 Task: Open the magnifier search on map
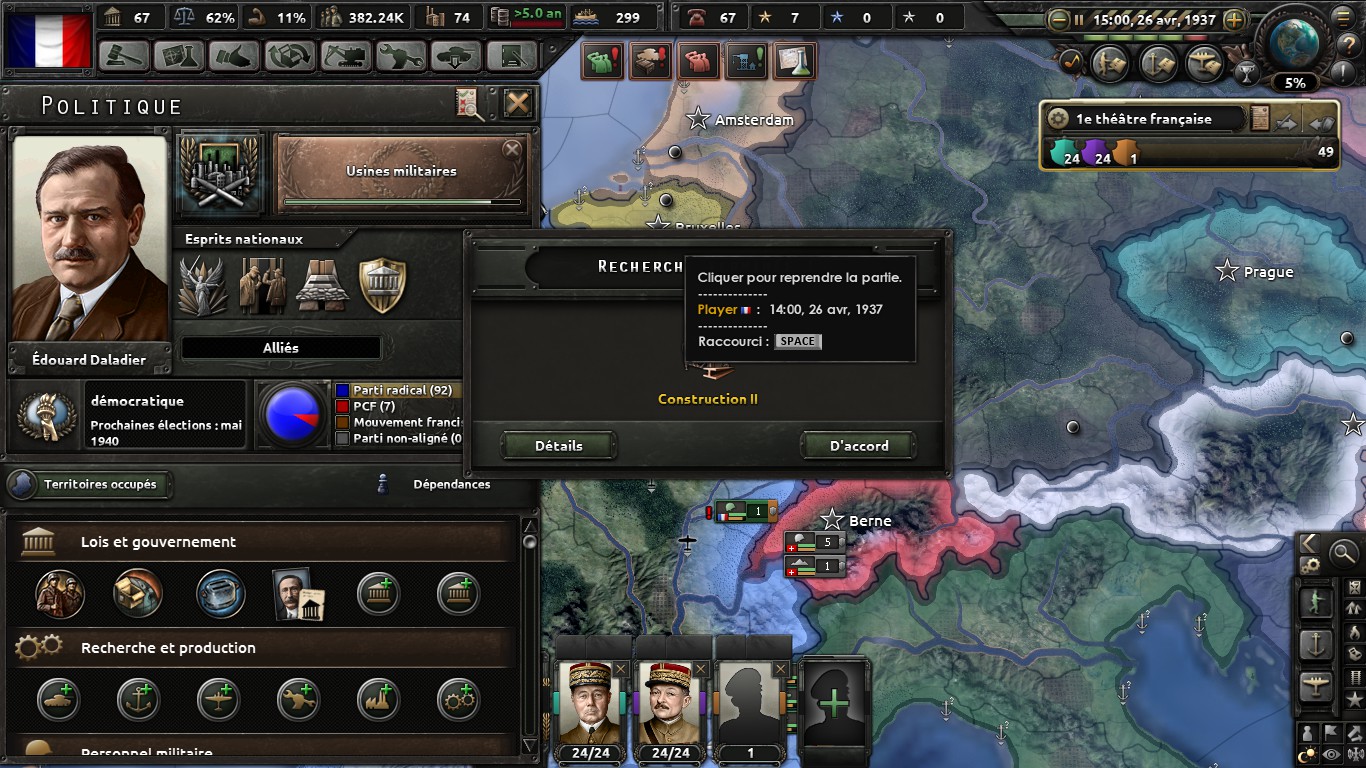[1345, 551]
